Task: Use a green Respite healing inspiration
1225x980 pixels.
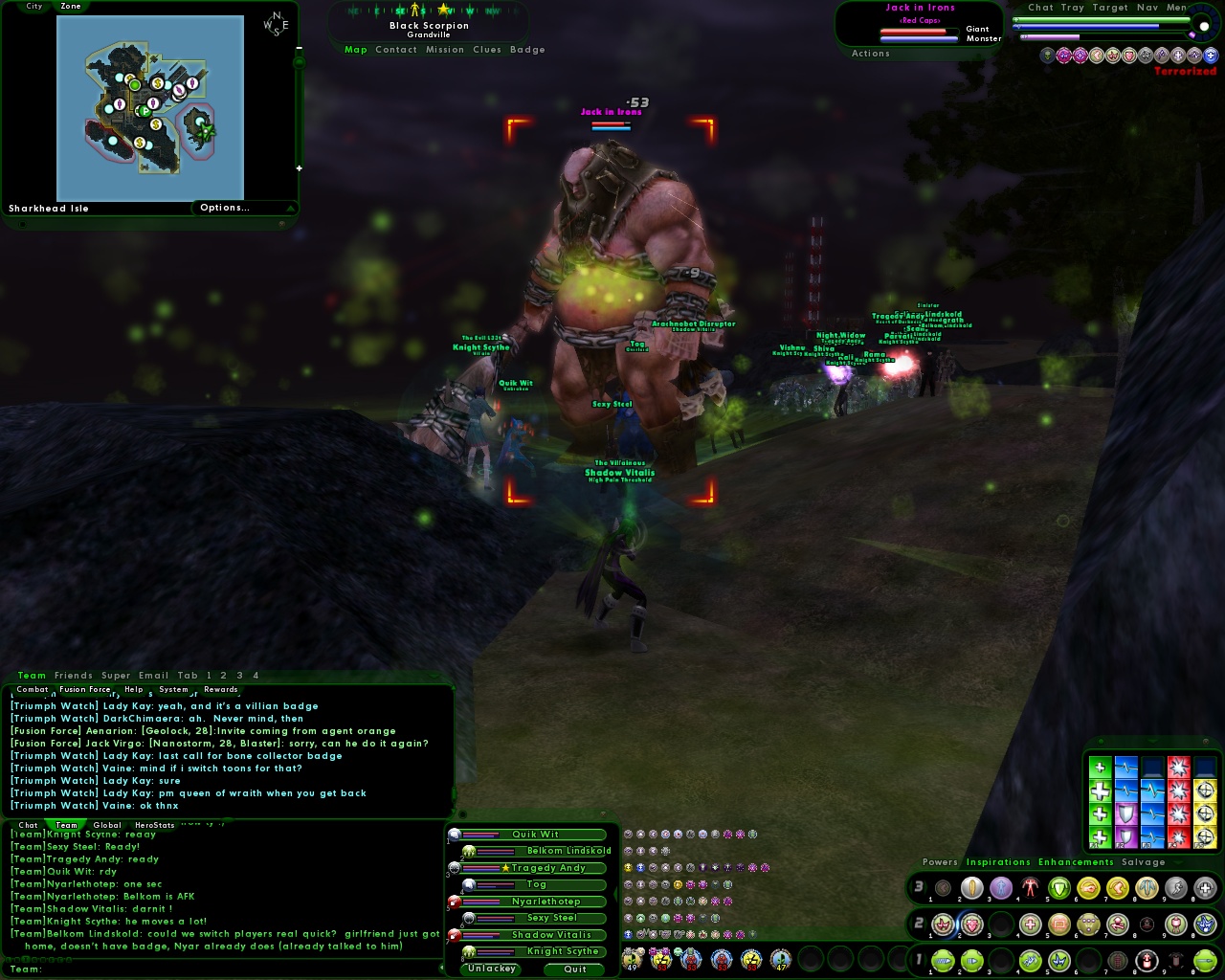Action: pos(1101,791)
